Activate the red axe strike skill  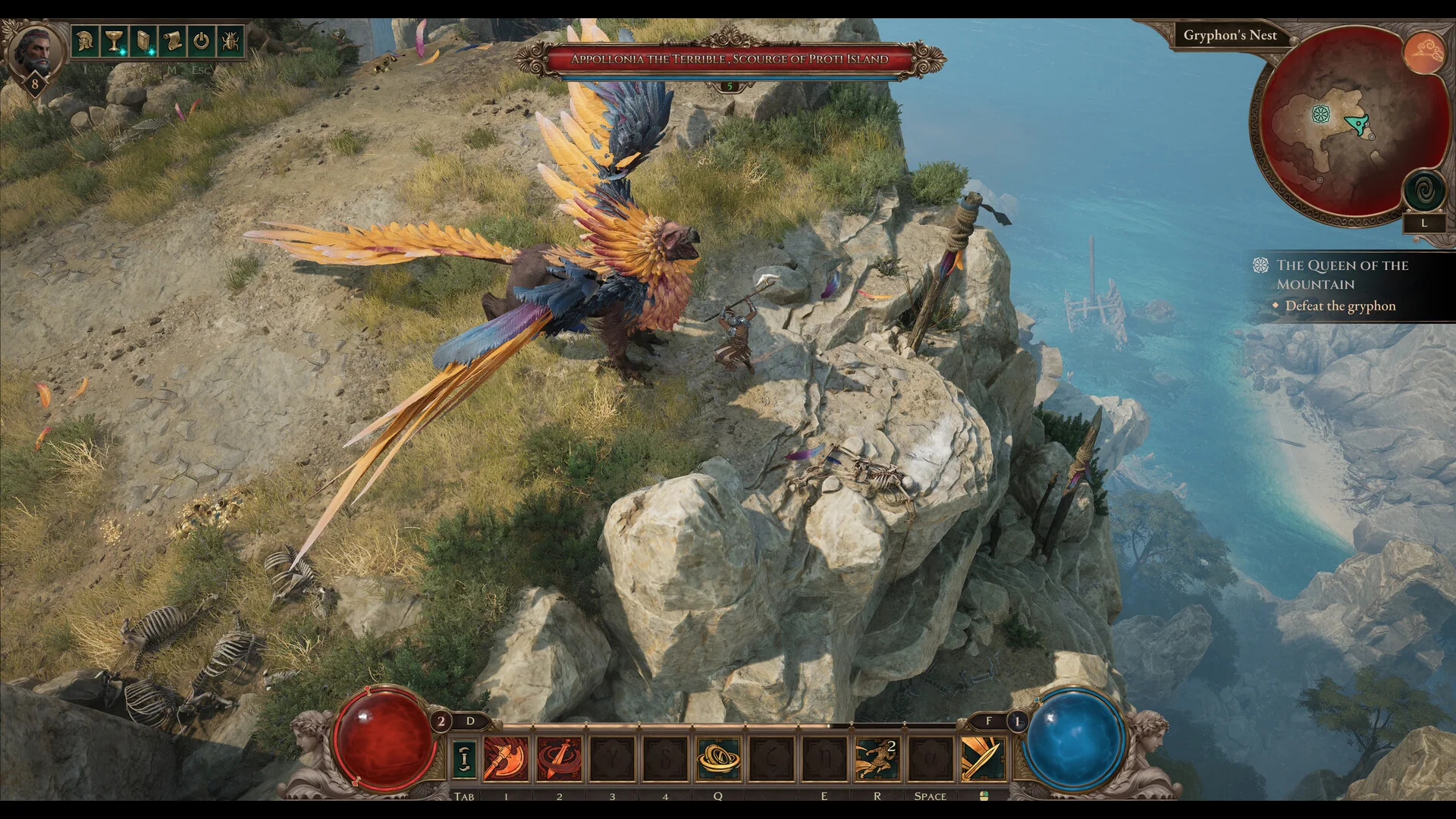[505, 758]
